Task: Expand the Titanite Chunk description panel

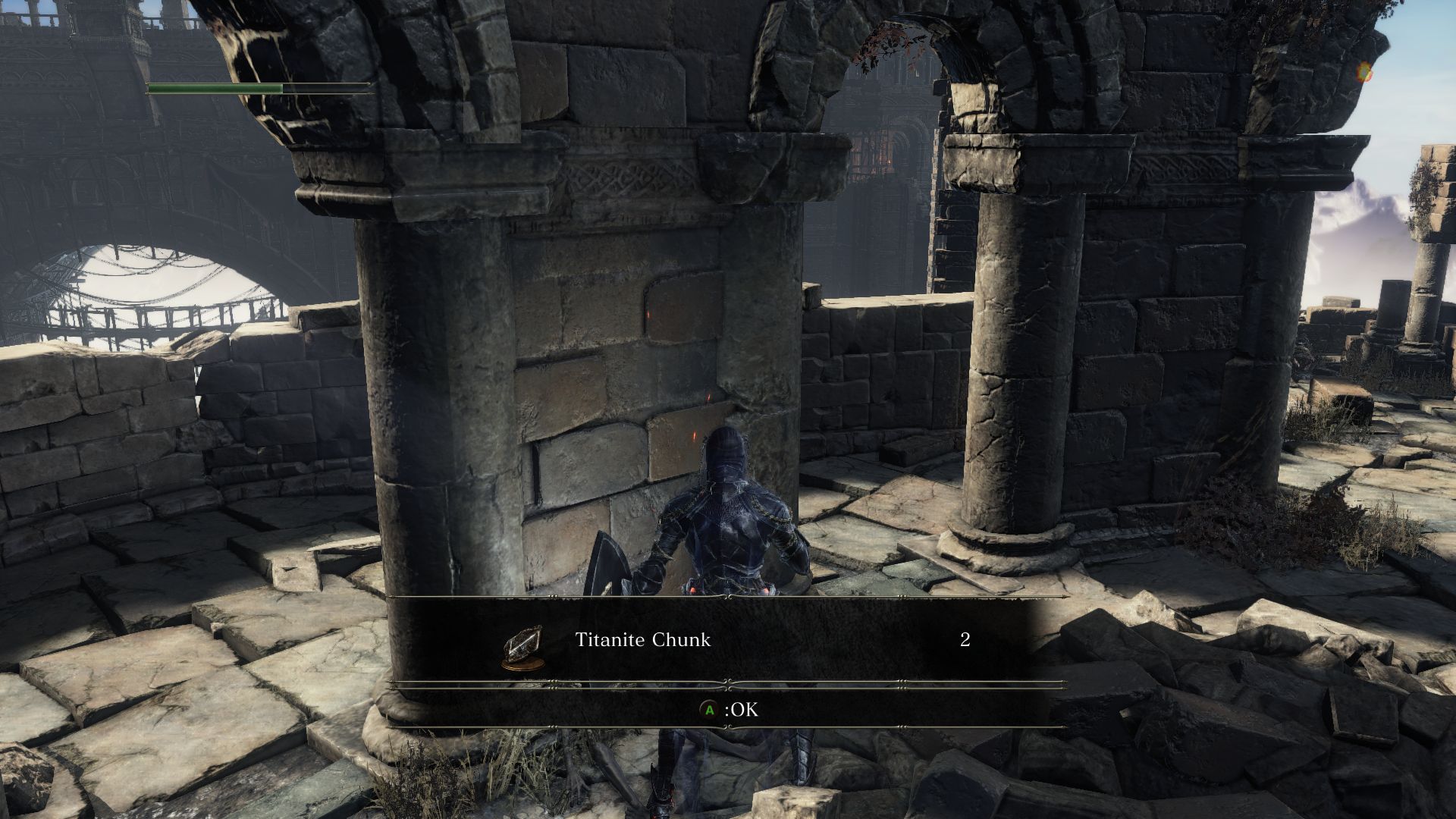Action: tap(728, 639)
